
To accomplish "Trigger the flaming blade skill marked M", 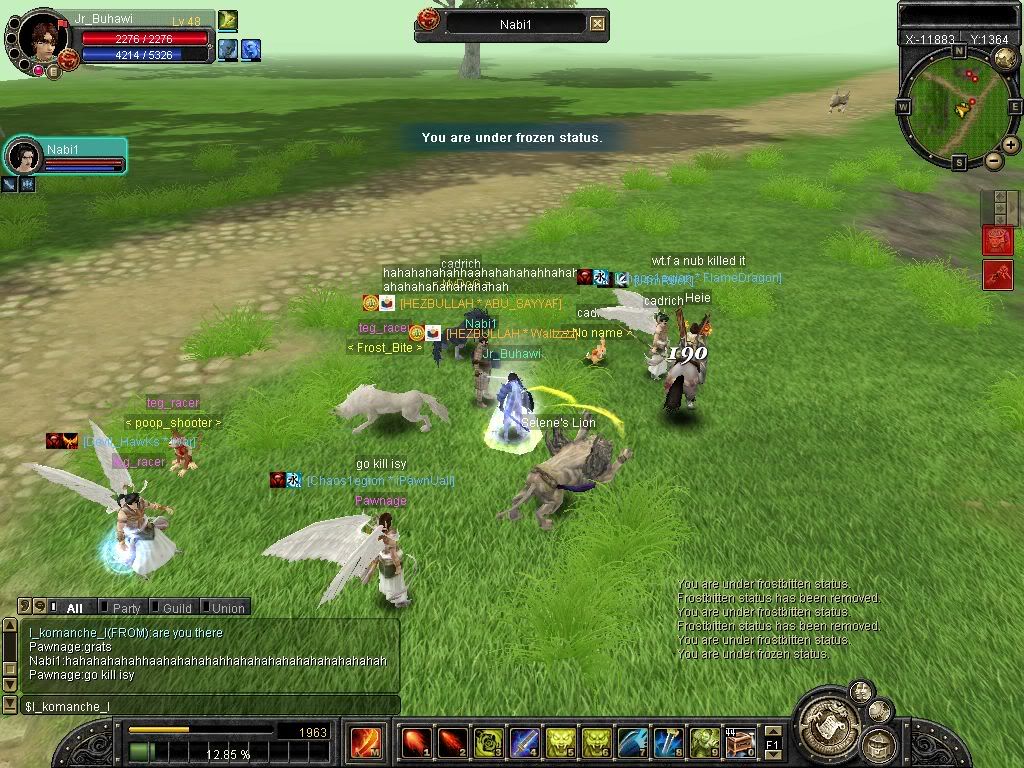I will [365, 743].
